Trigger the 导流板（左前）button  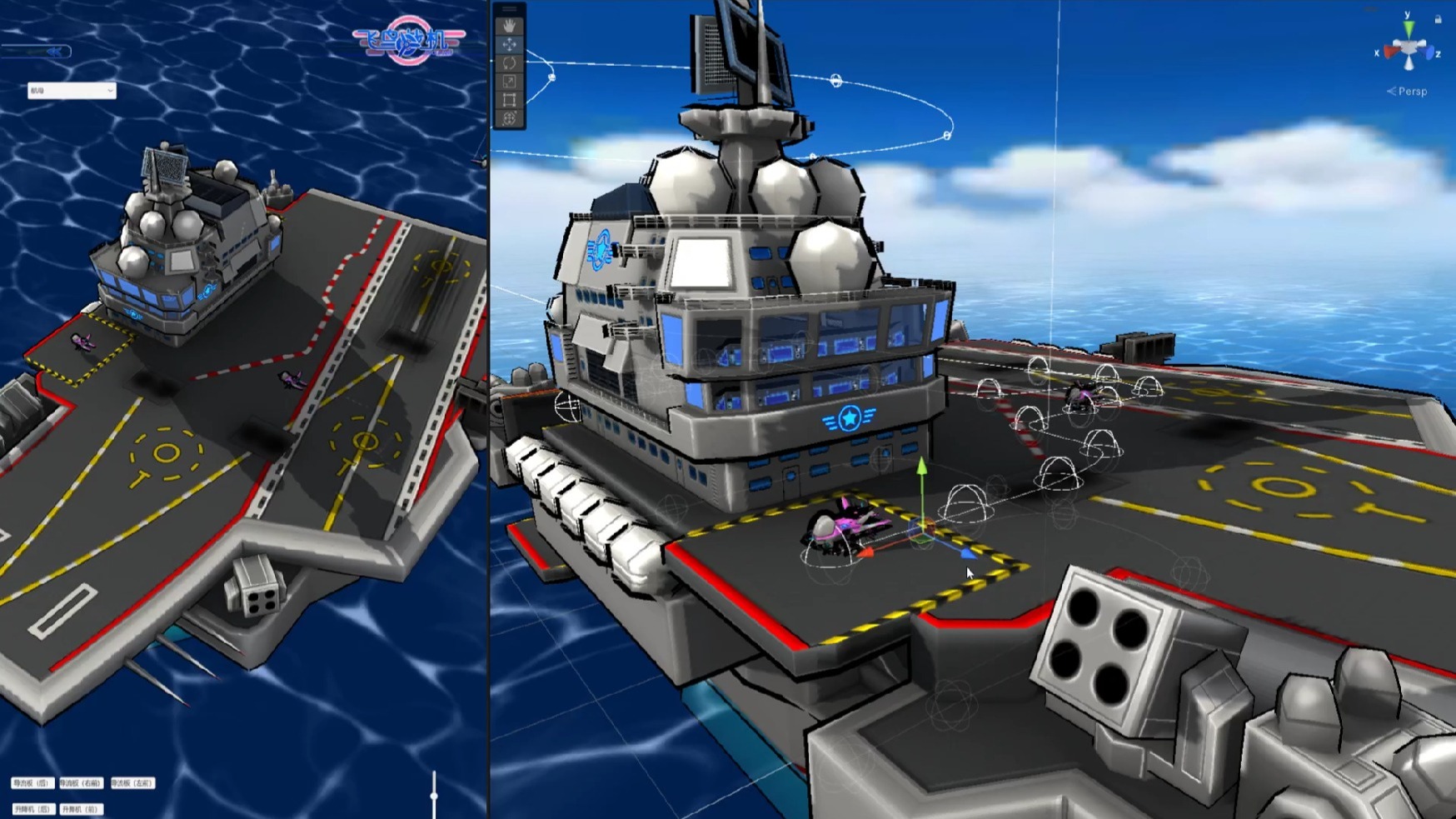(x=132, y=783)
